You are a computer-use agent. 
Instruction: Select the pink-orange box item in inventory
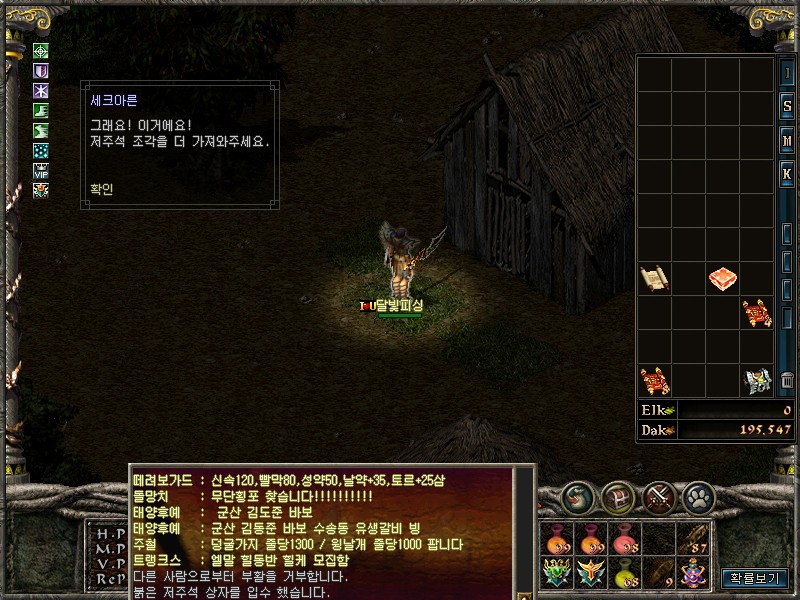[x=723, y=278]
